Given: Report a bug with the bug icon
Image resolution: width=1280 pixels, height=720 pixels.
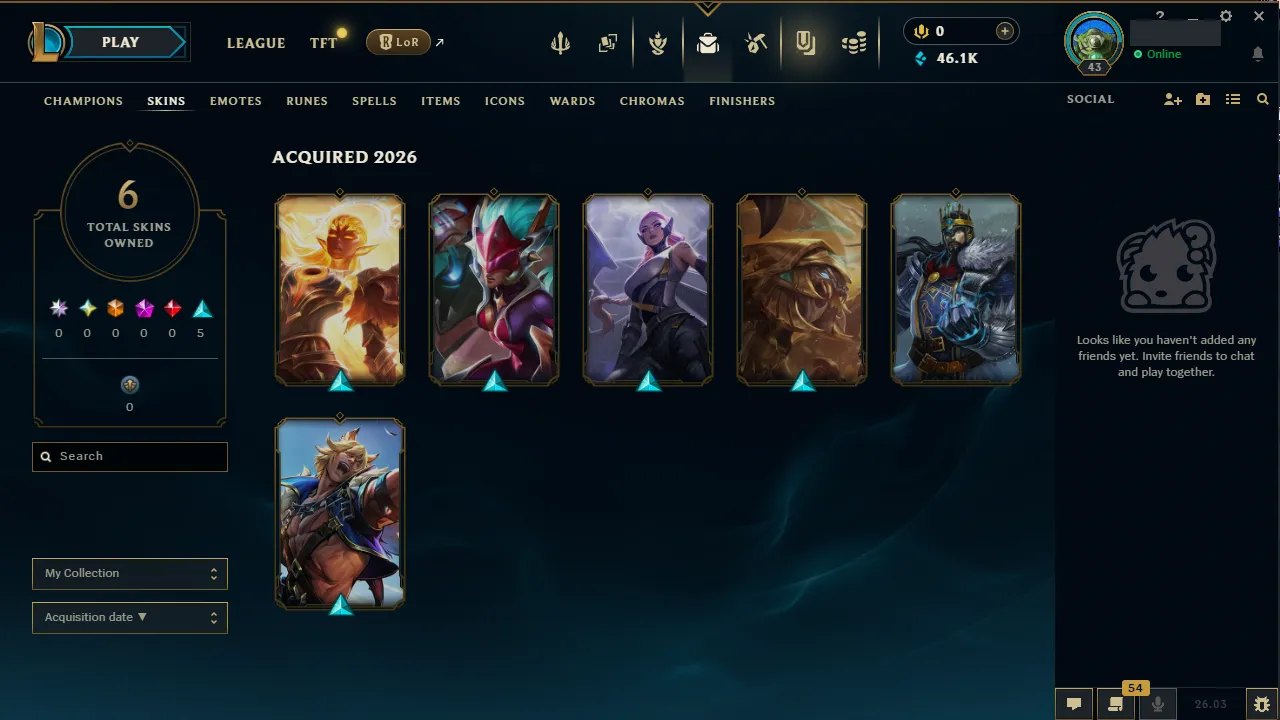Looking at the screenshot, I should coord(1262,703).
